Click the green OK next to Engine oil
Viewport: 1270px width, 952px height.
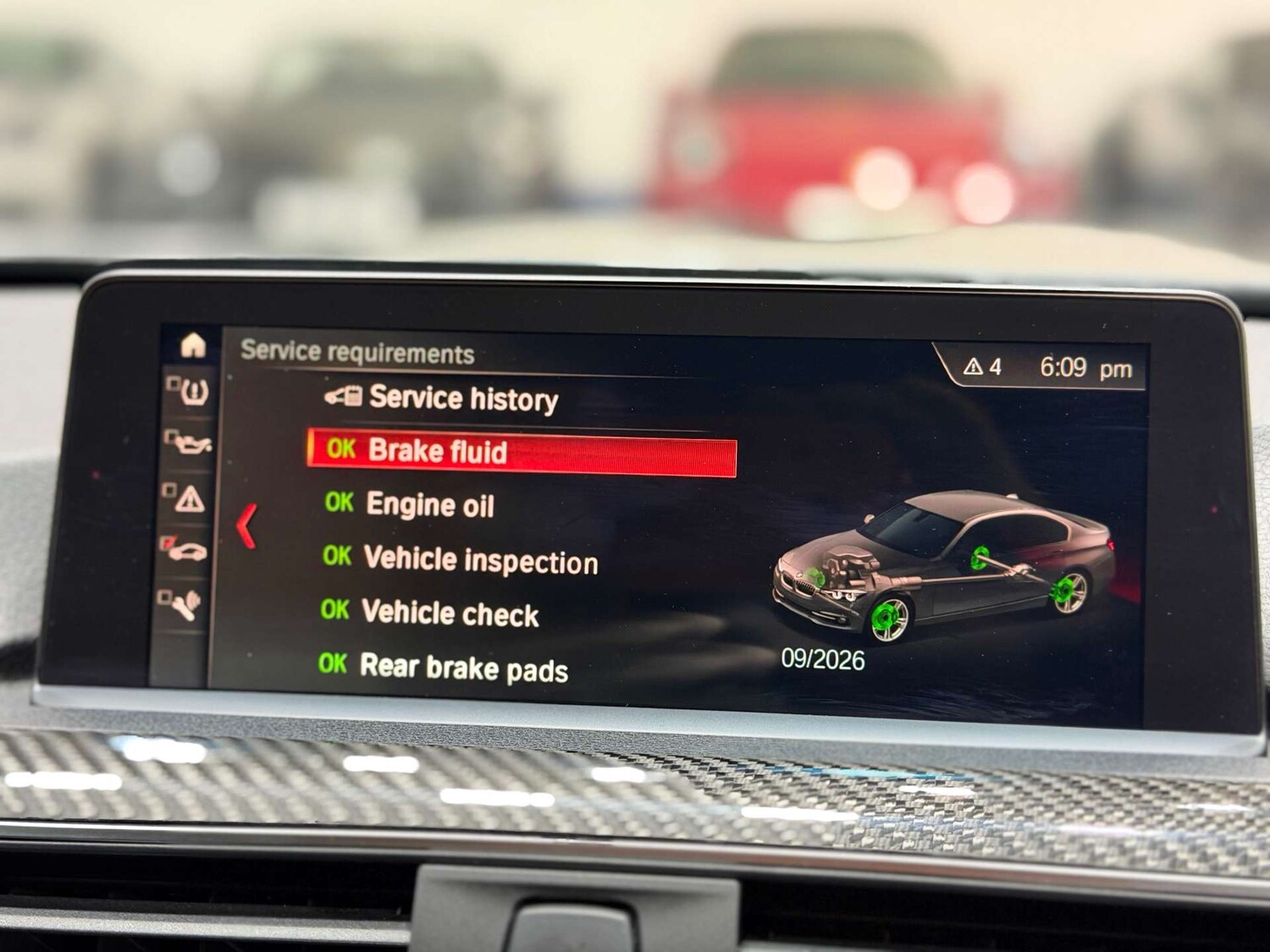pos(338,506)
